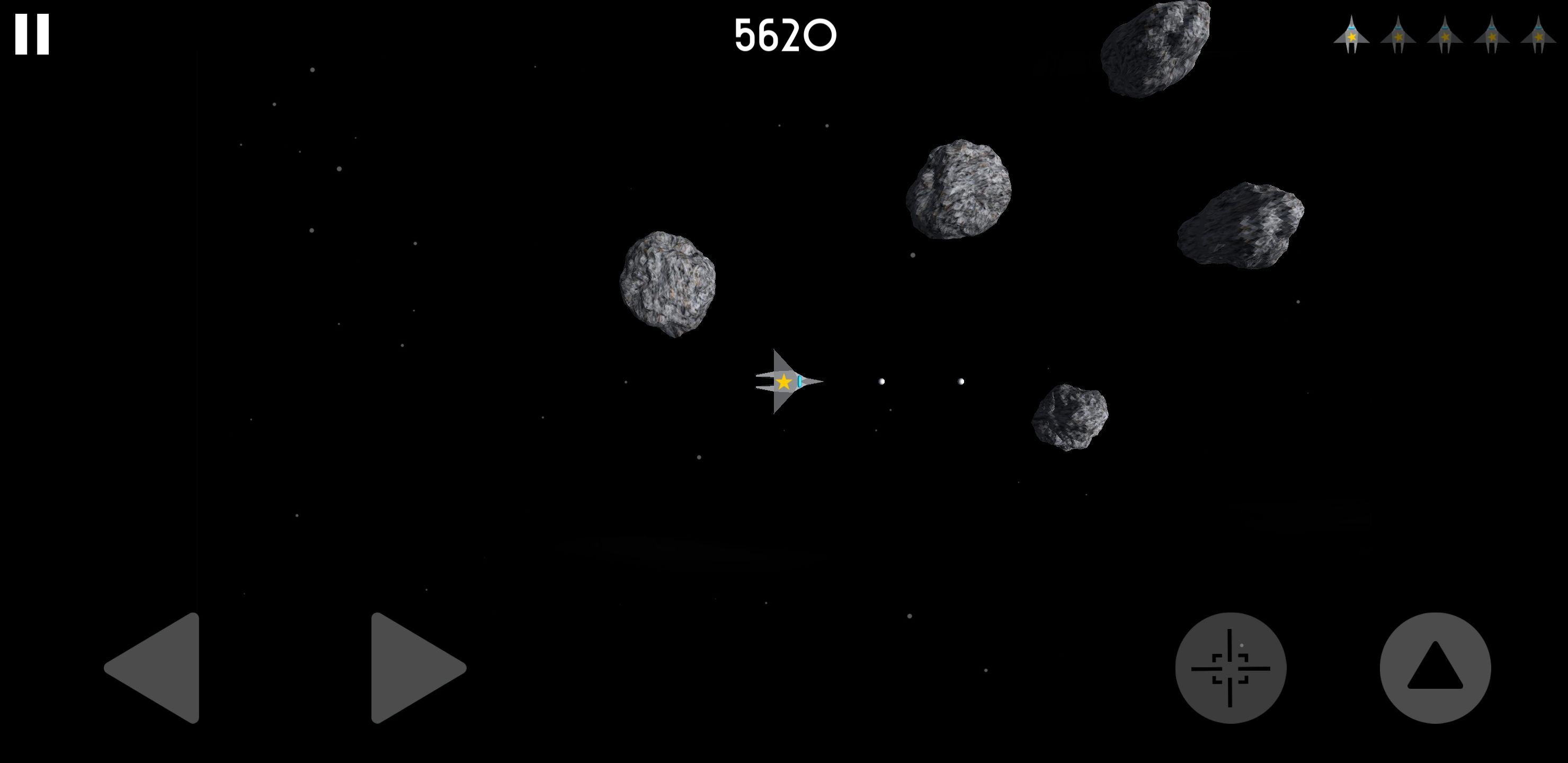Fire using the crosshair button

coord(1230,668)
